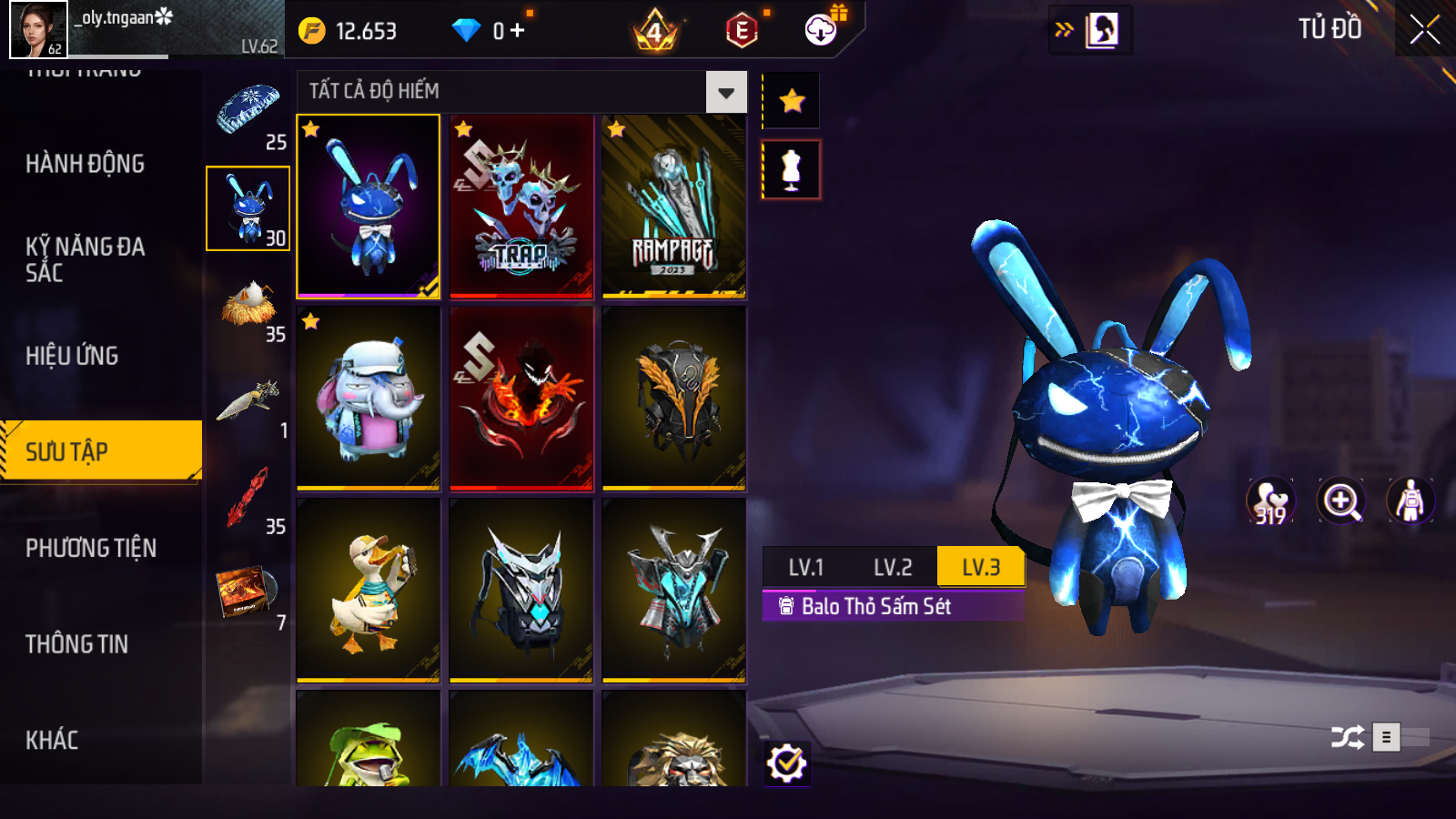Go to the Thông Tin section
This screenshot has height=819, width=1456.
pos(76,644)
